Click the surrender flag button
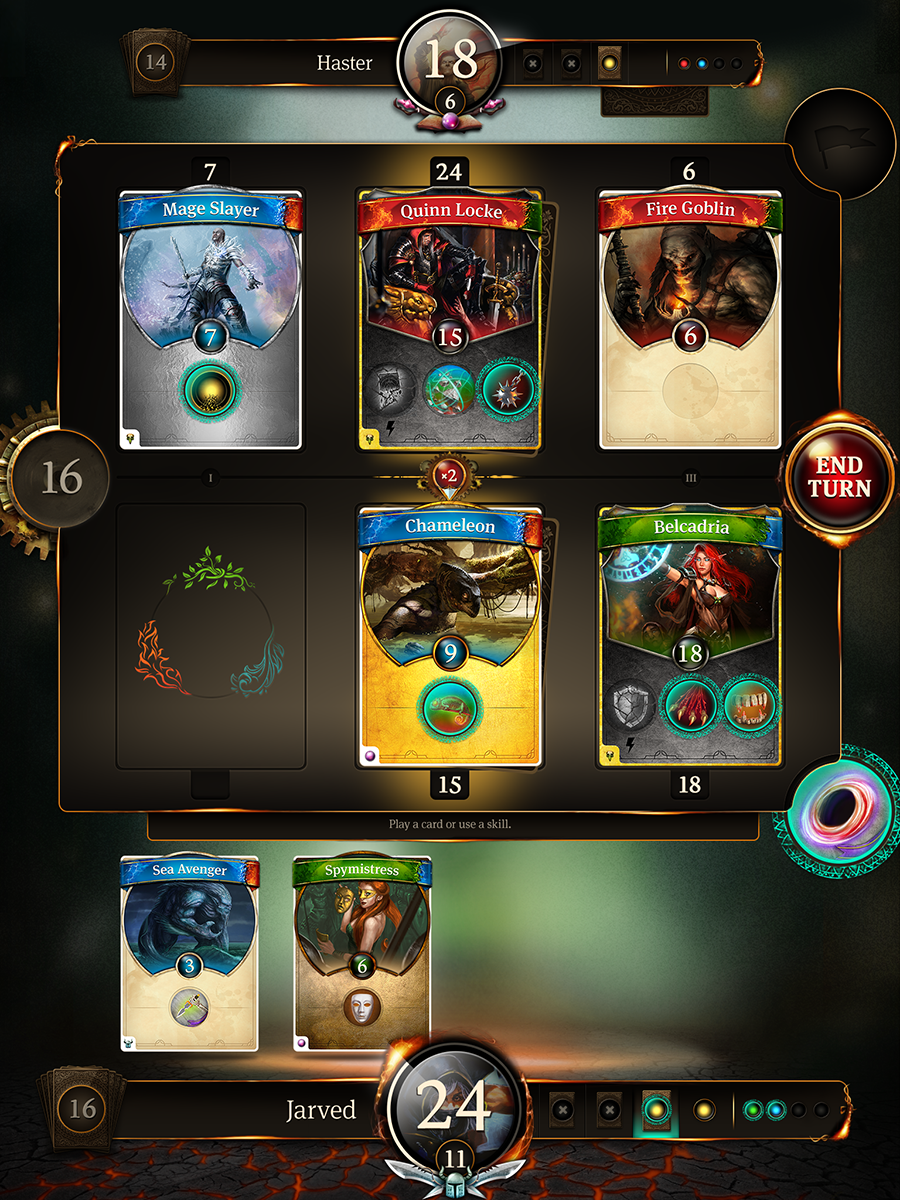900x1200 pixels. pos(840,147)
